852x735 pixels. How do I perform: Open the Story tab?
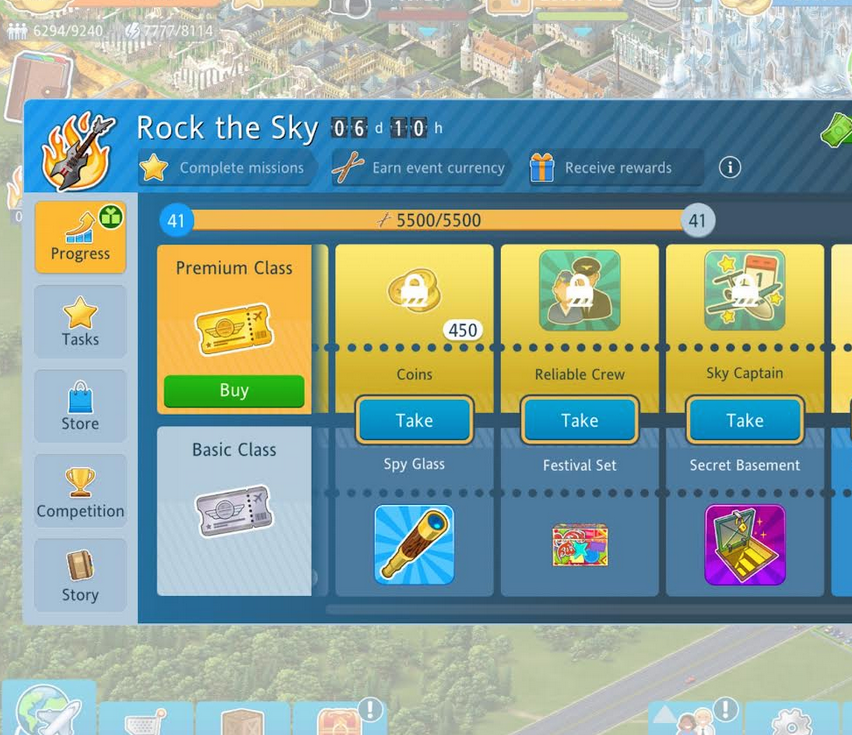(80, 577)
